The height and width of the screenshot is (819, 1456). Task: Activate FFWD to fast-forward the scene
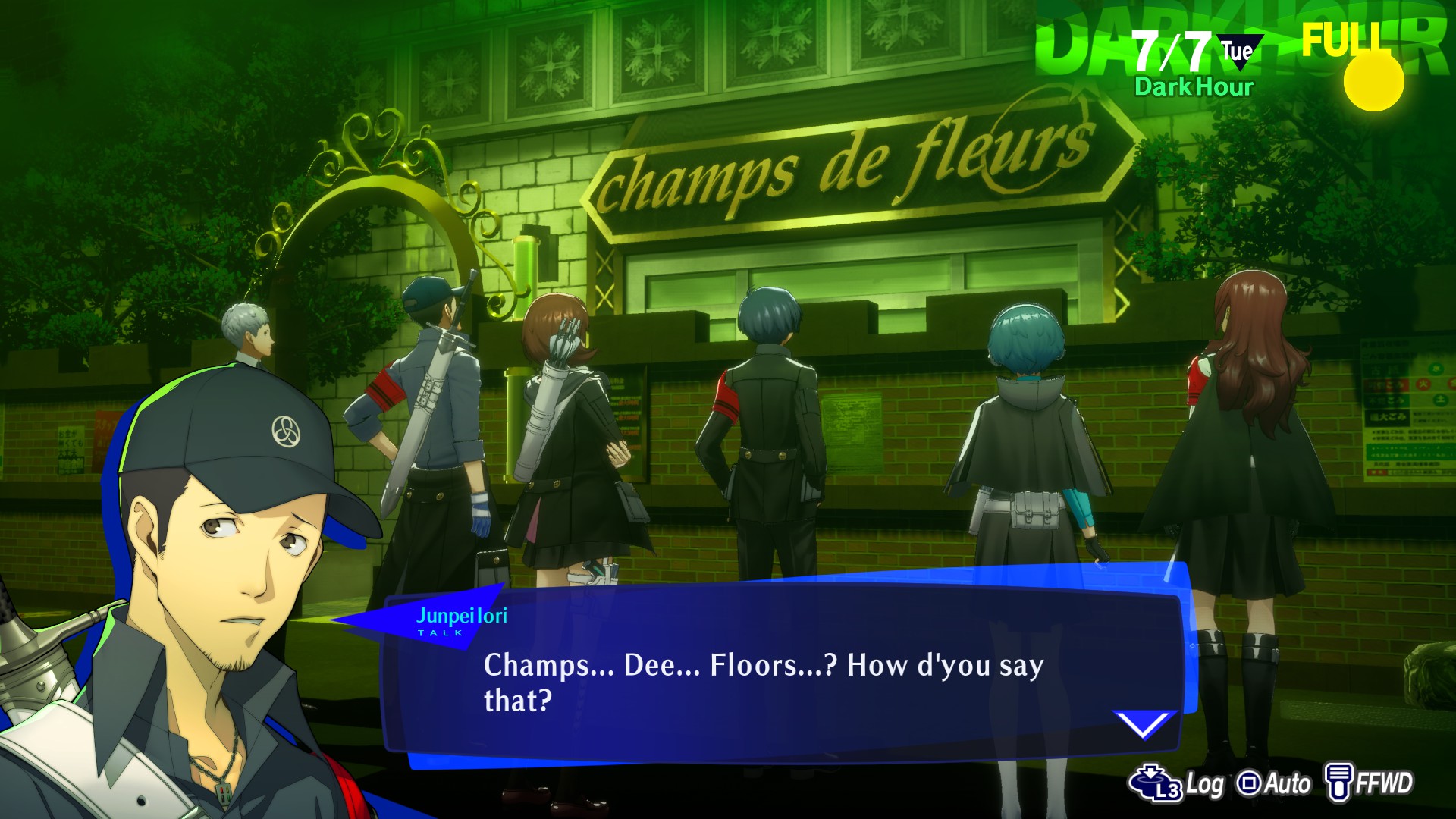click(x=1369, y=783)
